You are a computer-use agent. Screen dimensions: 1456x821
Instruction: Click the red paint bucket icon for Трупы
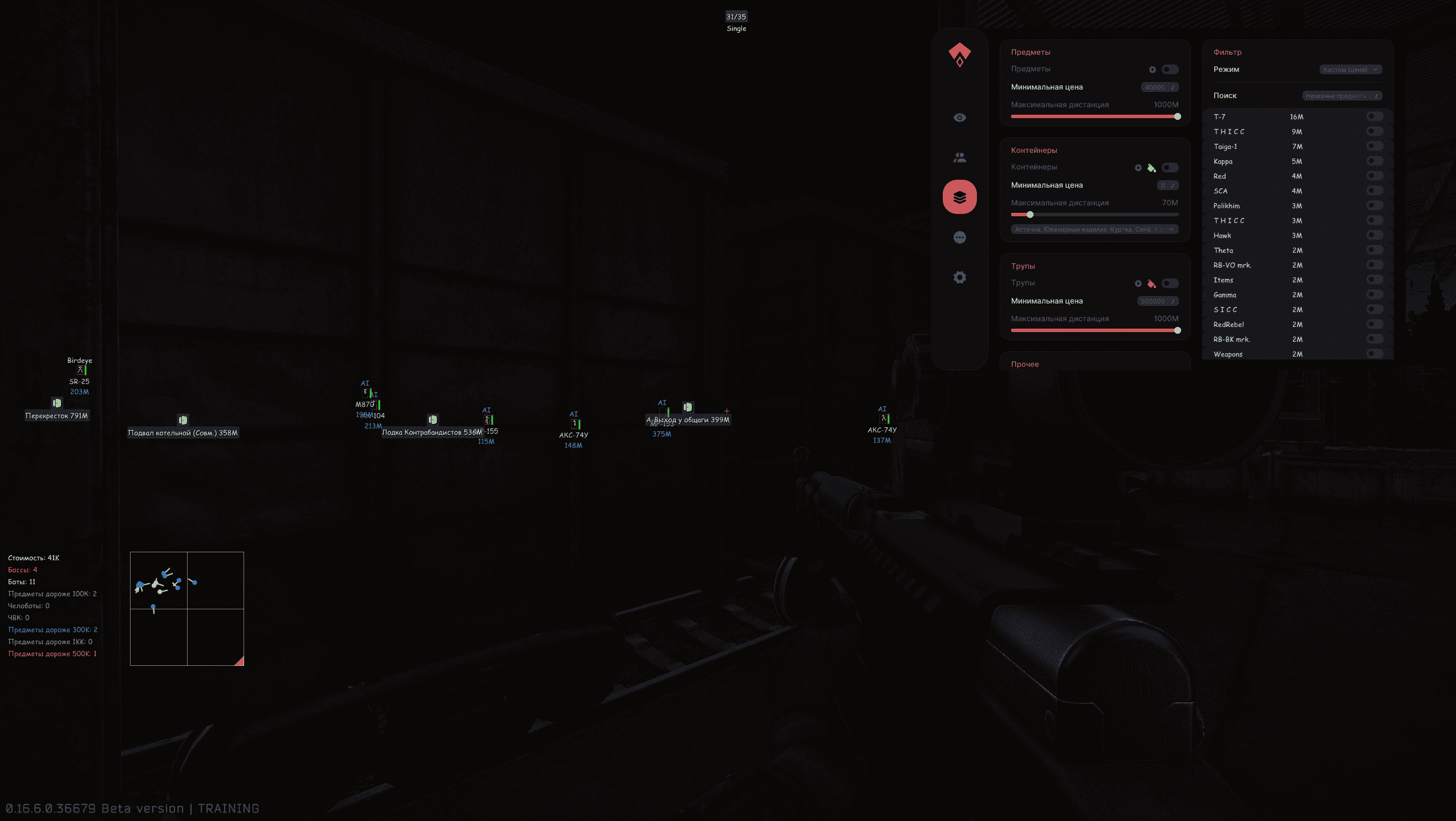(1151, 283)
